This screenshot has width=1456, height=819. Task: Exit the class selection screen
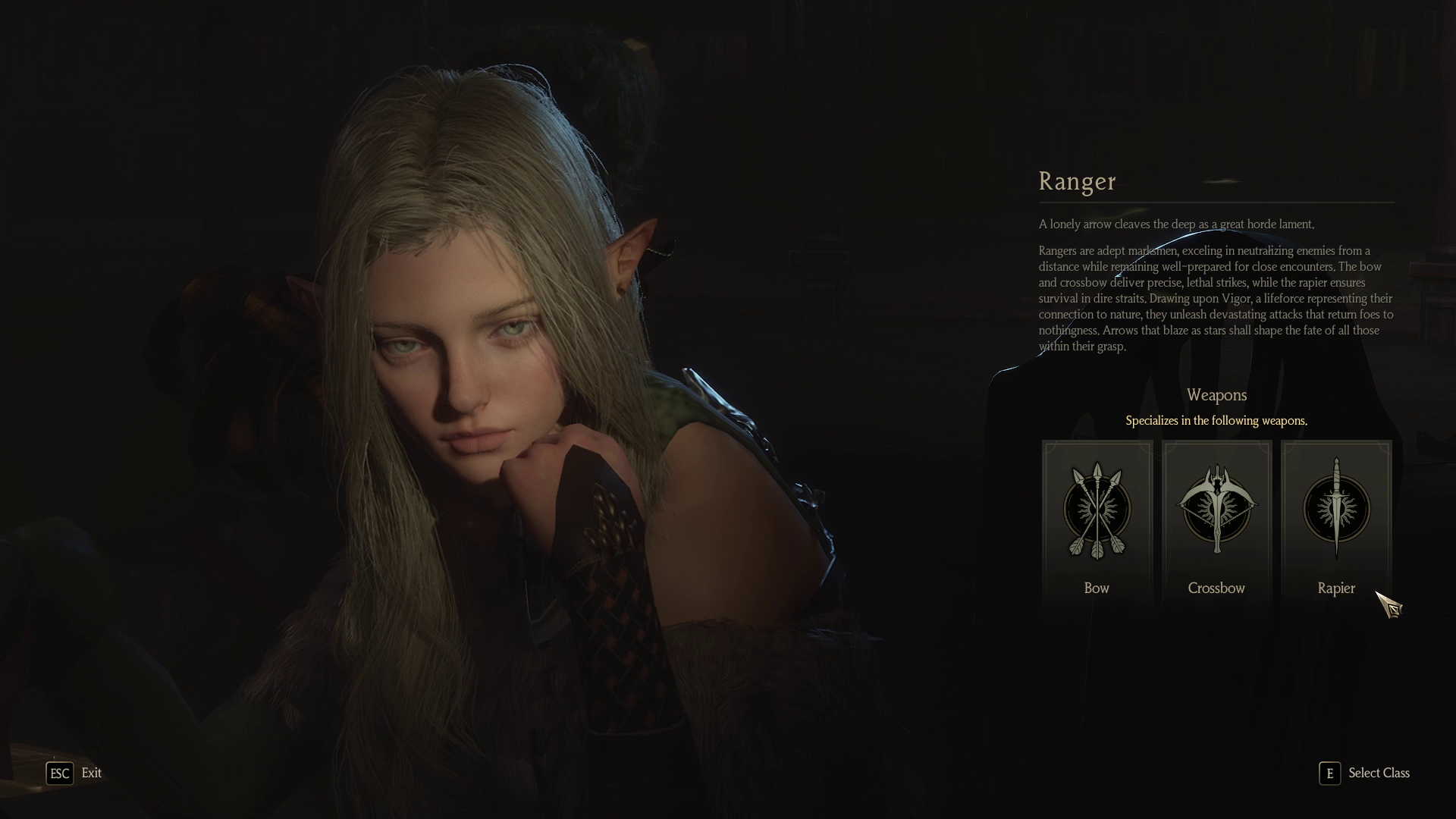(x=74, y=773)
